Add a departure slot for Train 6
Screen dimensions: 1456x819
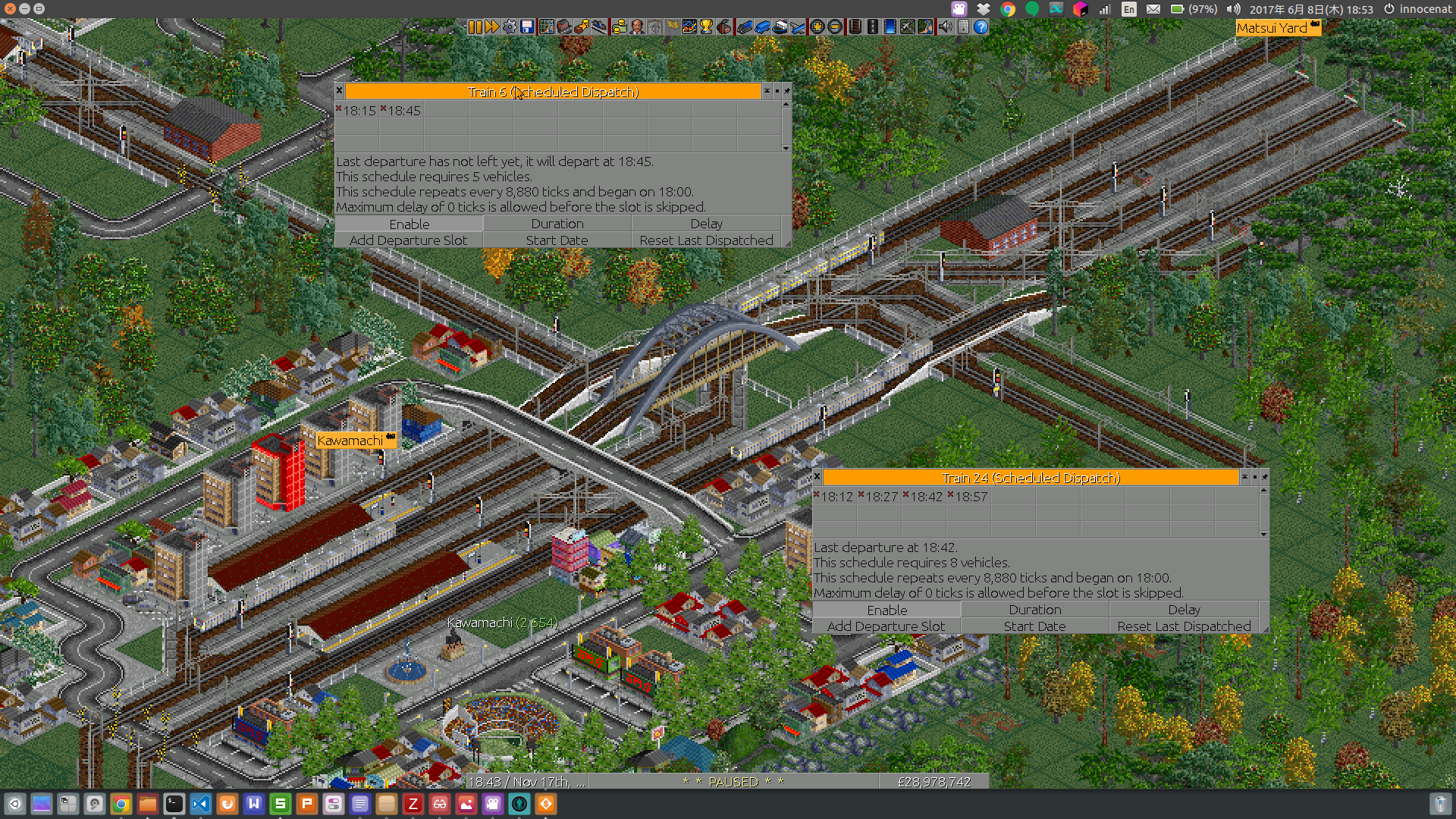pyautogui.click(x=409, y=240)
